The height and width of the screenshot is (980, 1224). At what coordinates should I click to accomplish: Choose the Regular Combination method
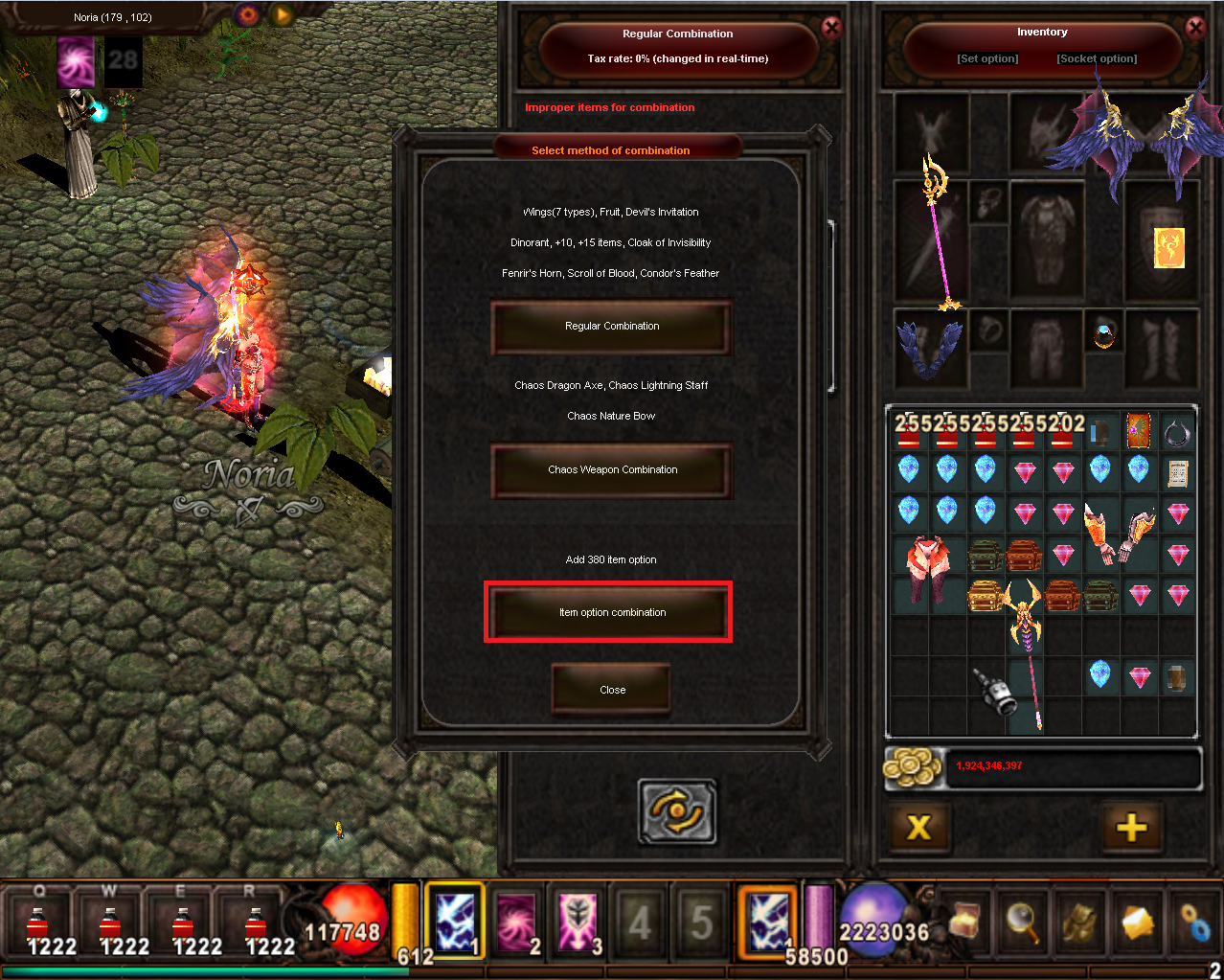point(611,327)
